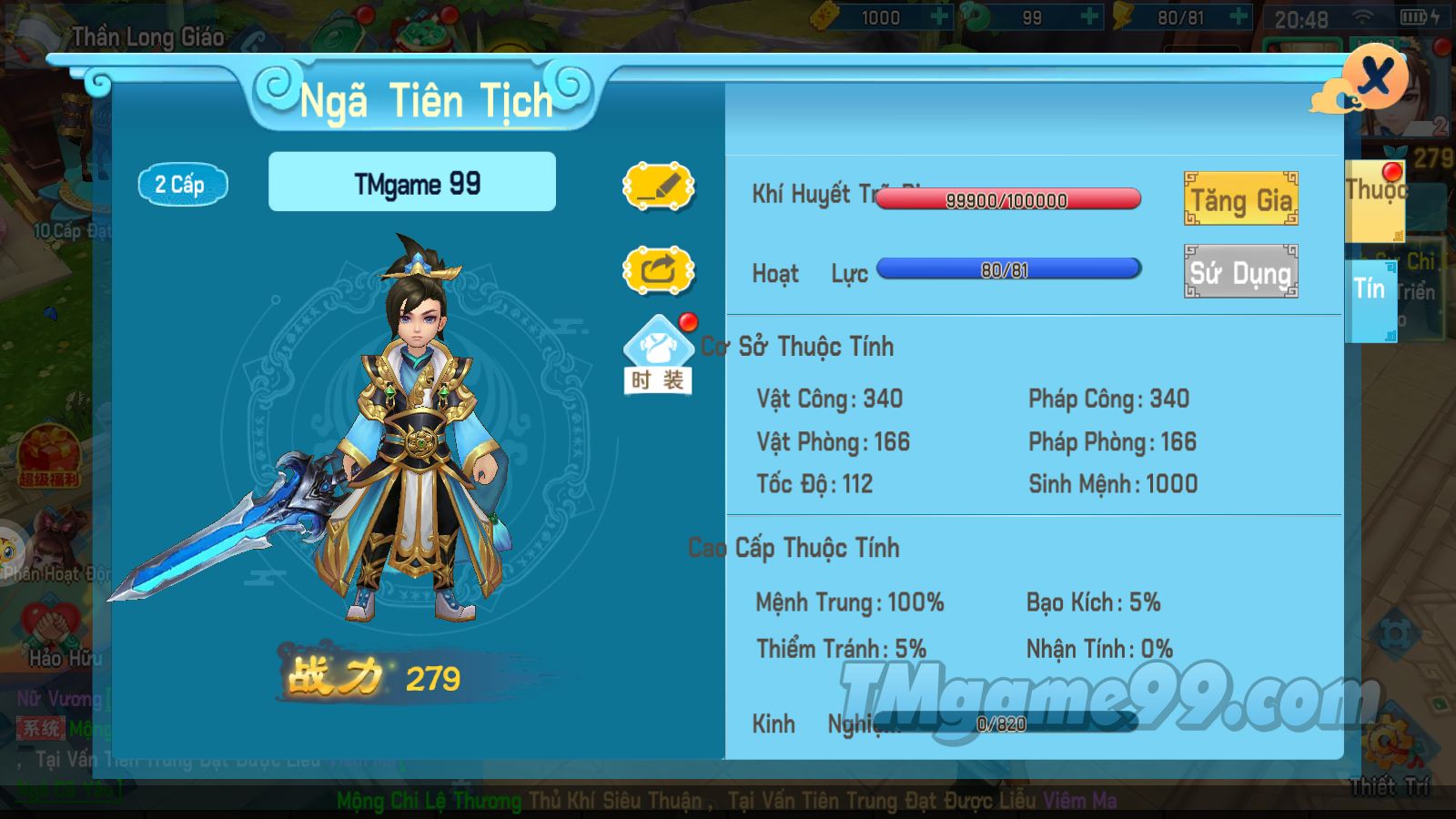This screenshot has height=819, width=1456.
Task: Click the Sử Dụng button
Action: click(x=1240, y=271)
